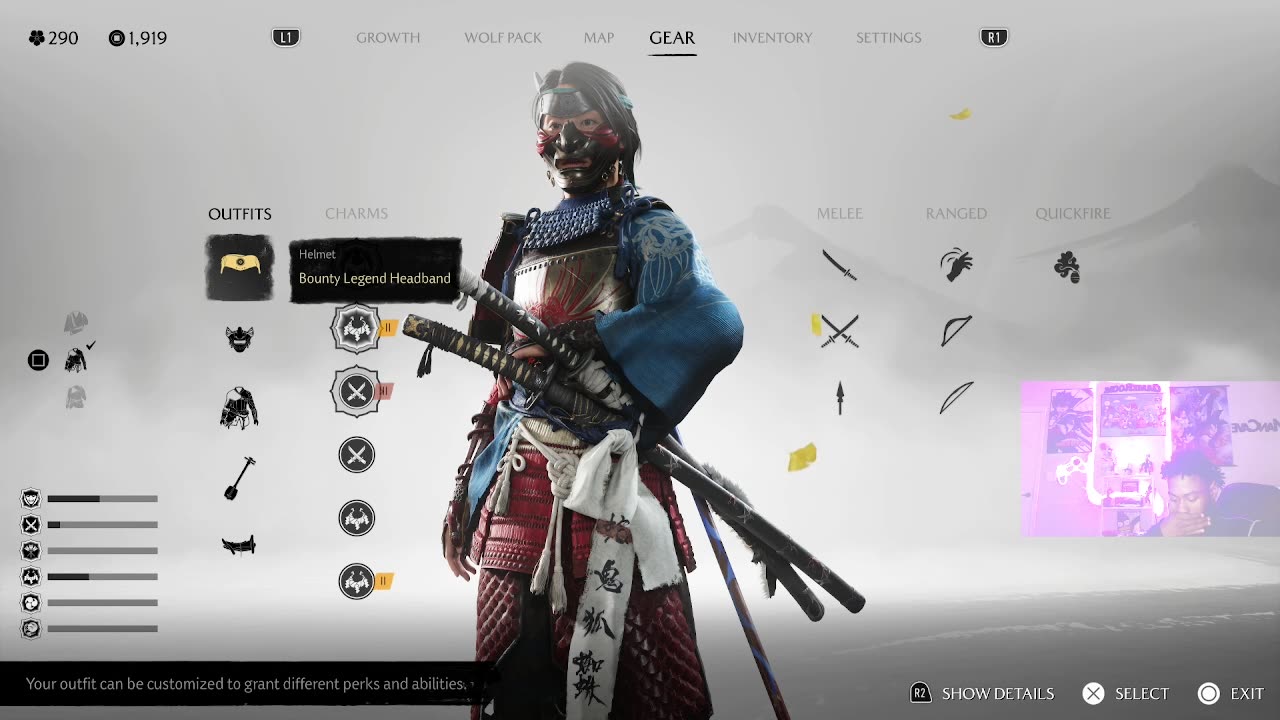This screenshot has width=1280, height=720.
Task: Choose the mask outfit slot
Action: tap(239, 339)
